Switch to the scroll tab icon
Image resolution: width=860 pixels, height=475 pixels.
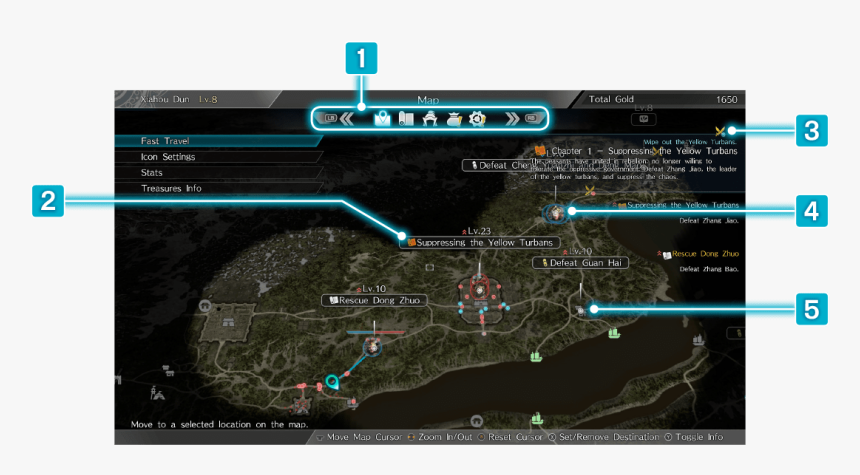[x=405, y=119]
